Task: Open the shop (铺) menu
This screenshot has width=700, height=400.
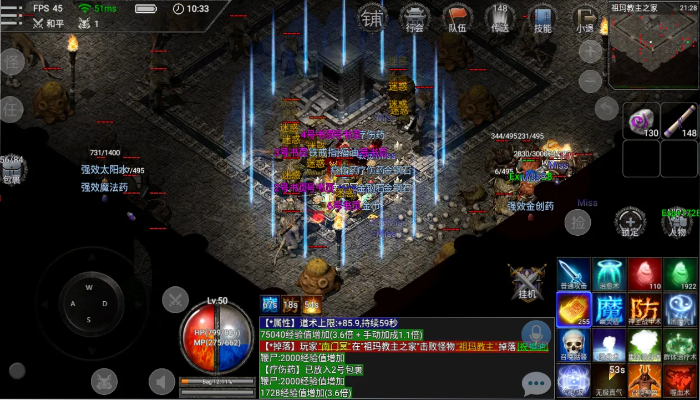Action: 371,18
